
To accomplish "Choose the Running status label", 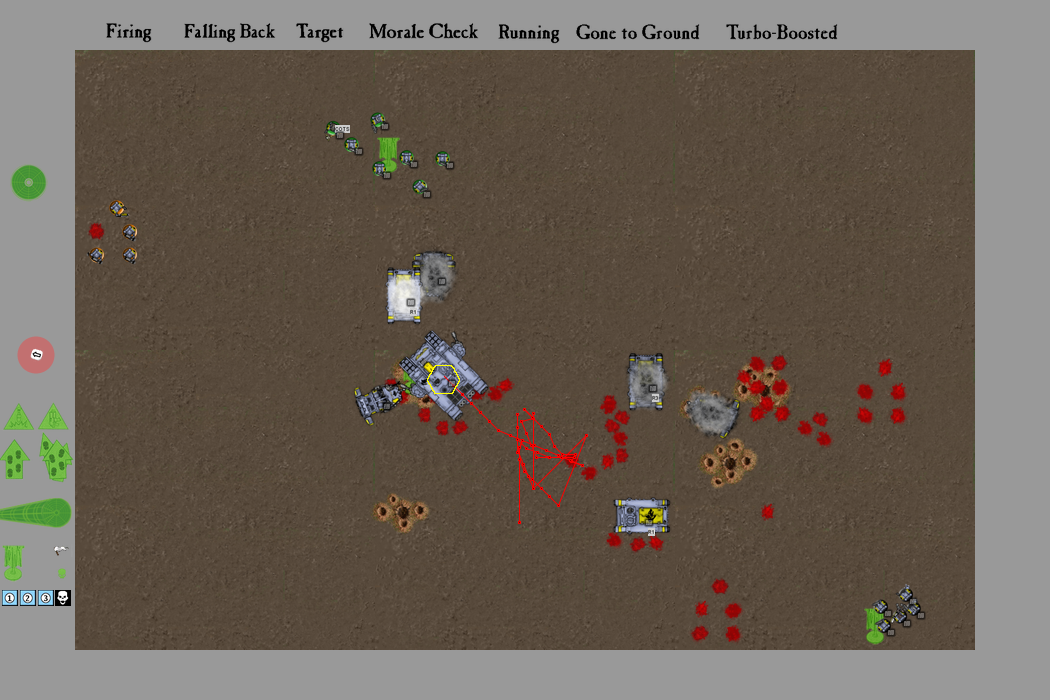I will tap(528, 32).
